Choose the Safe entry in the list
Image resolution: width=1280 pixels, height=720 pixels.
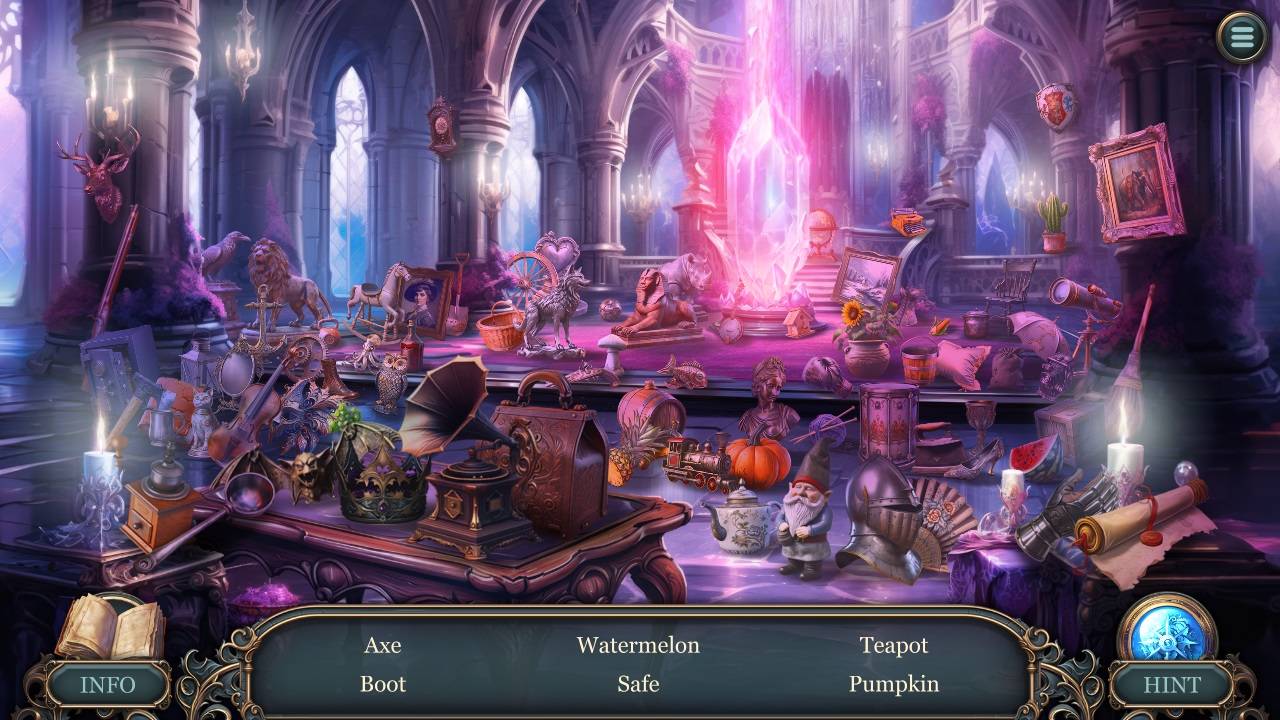[638, 684]
